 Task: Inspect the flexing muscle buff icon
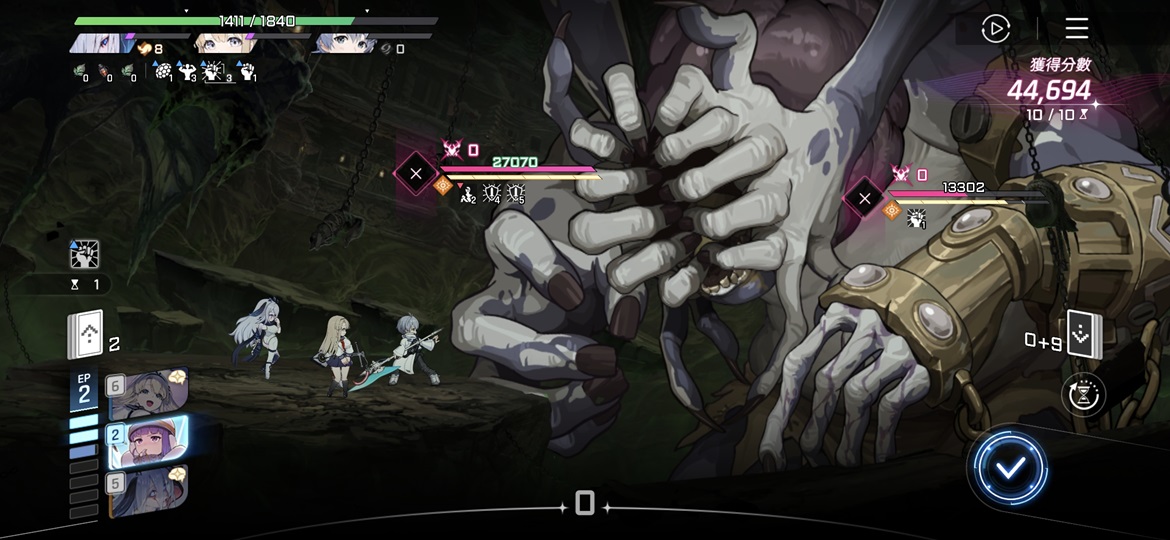187,72
